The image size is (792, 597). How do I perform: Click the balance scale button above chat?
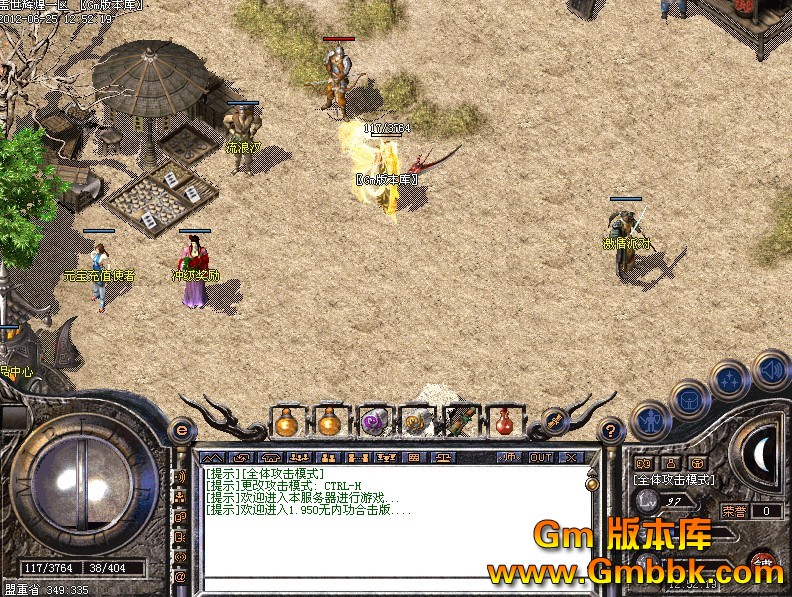(441, 457)
